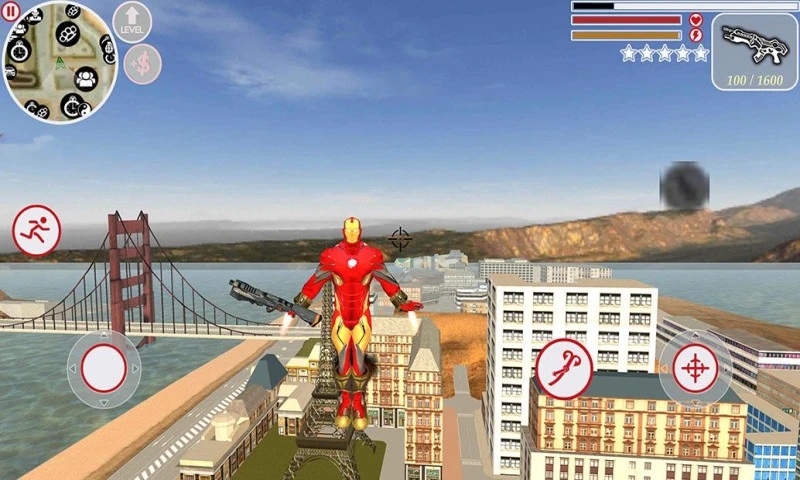Tap the virtual movement joystick
The height and width of the screenshot is (480, 800).
pos(103,369)
